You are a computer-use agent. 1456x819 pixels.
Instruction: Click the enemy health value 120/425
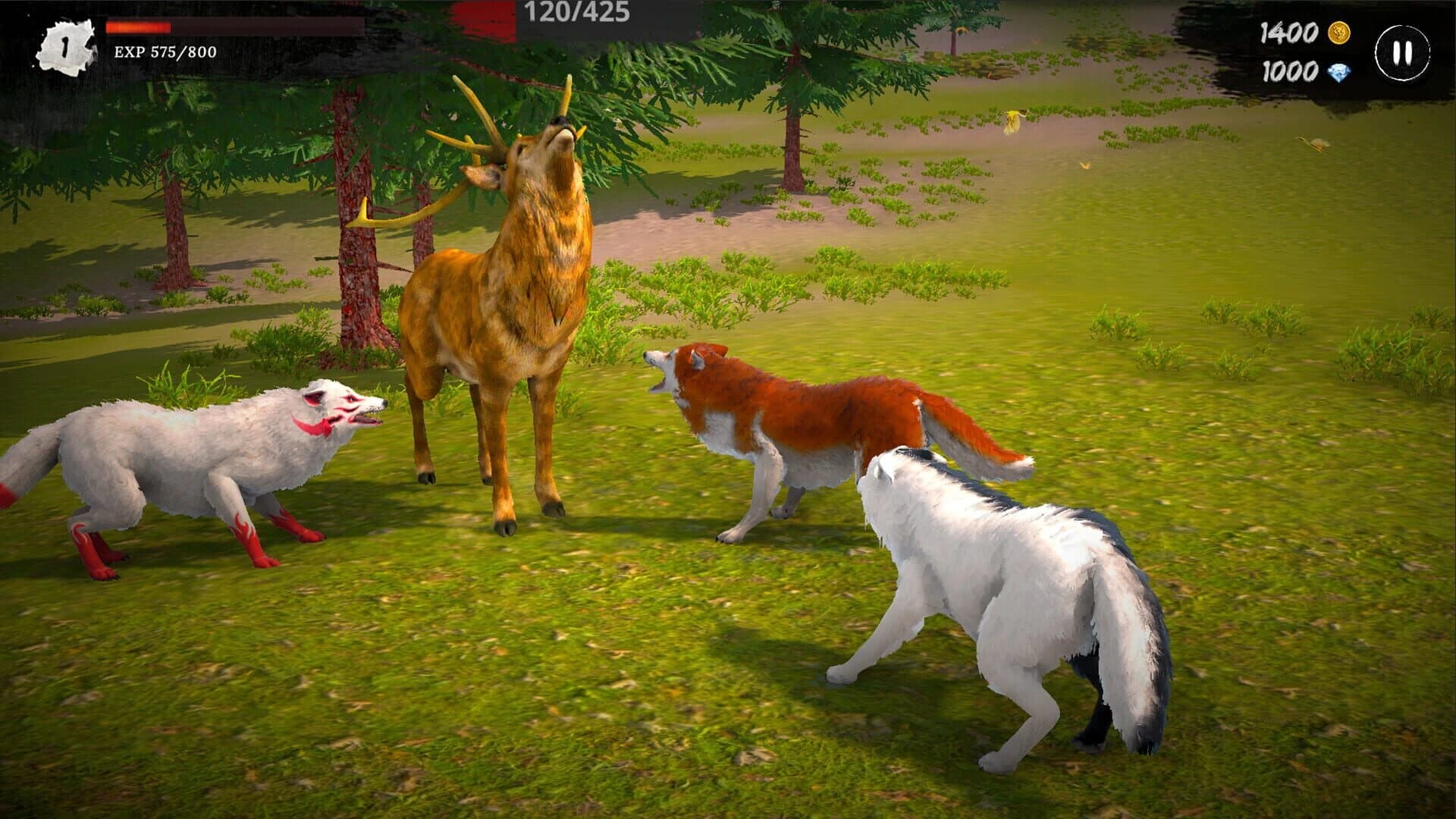(x=578, y=11)
